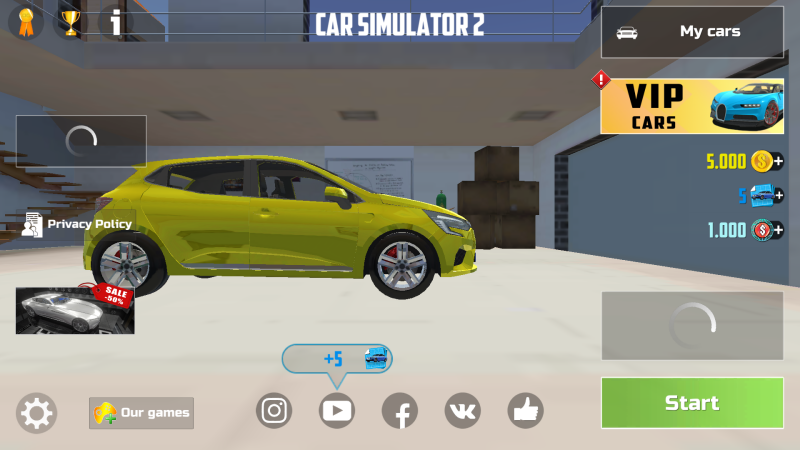Open the settings gear
The height and width of the screenshot is (450, 800).
coord(37,412)
